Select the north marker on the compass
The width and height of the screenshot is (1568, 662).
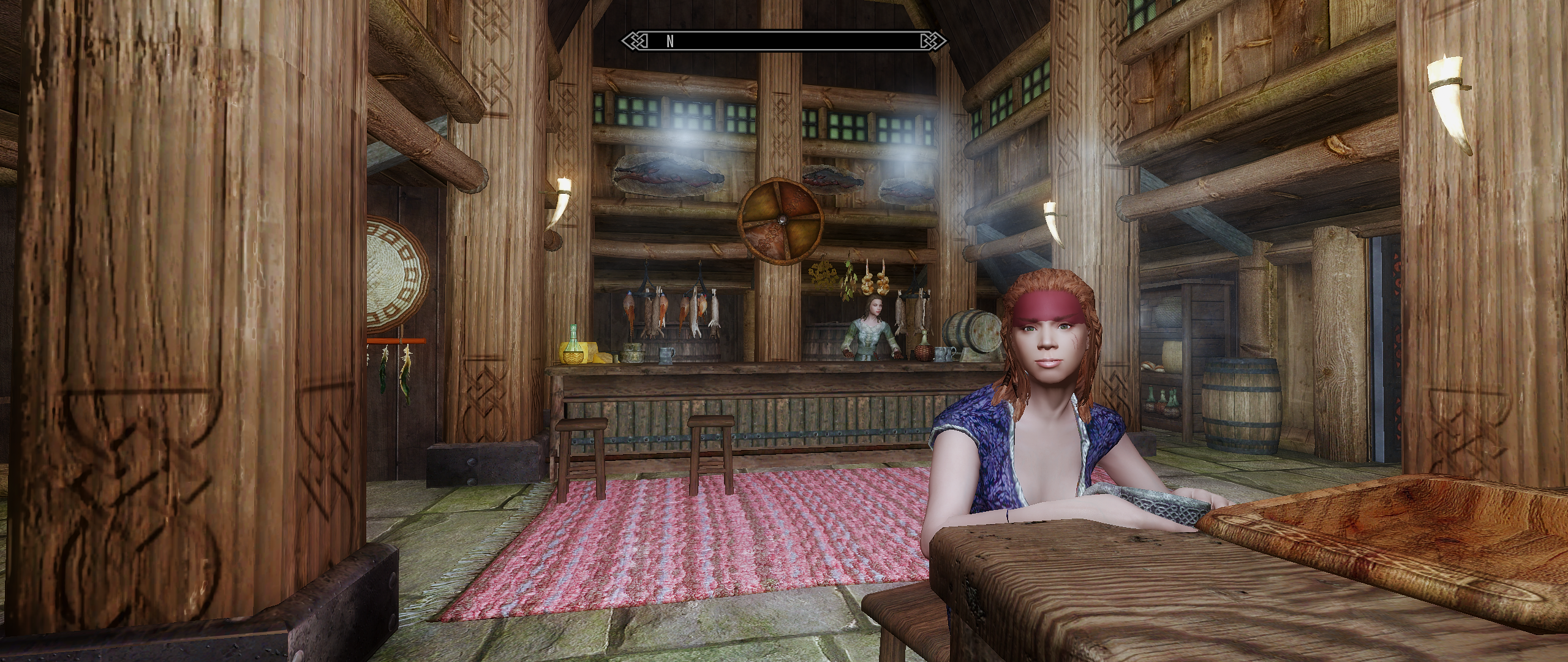click(x=670, y=41)
